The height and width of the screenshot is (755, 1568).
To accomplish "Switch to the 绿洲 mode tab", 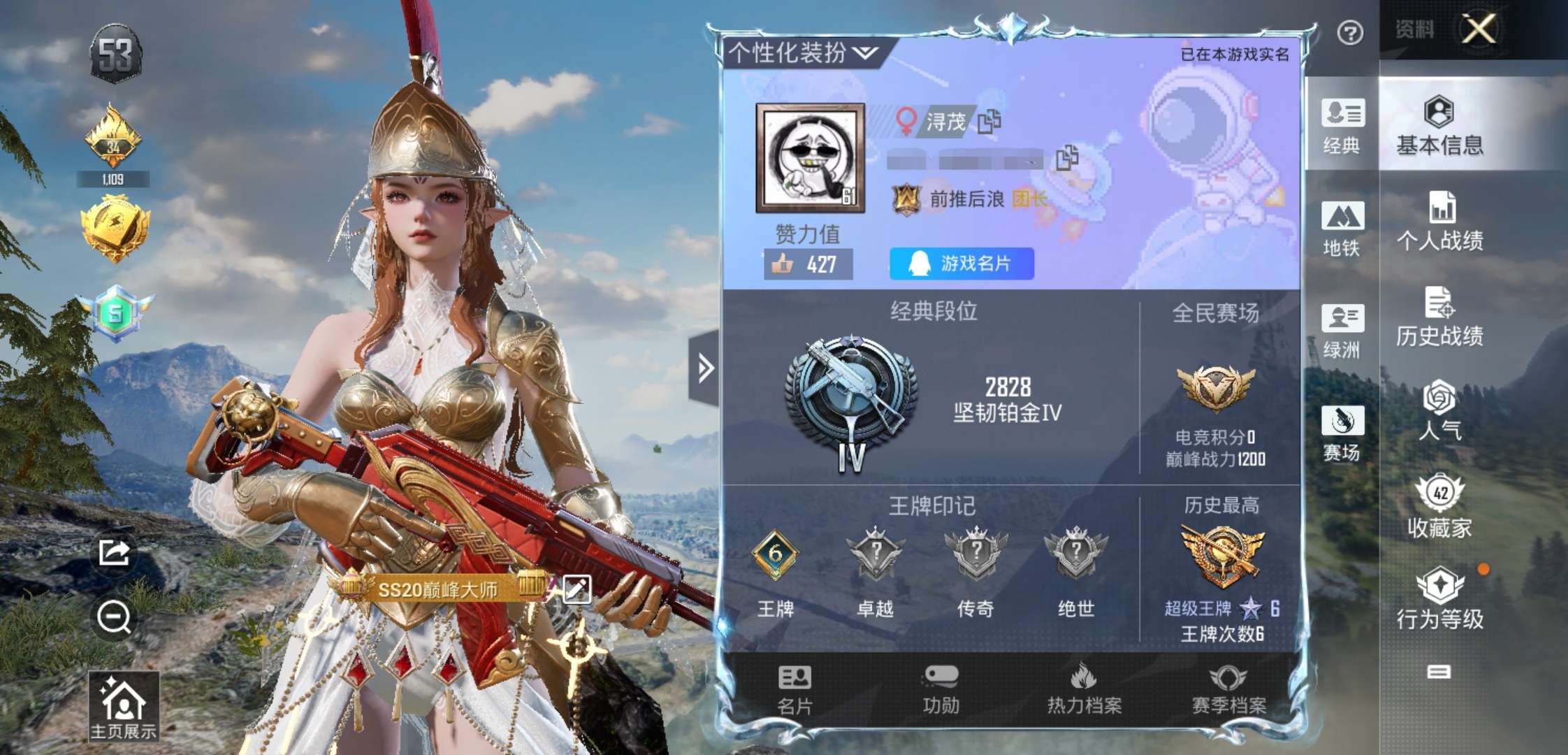I will click(1342, 331).
